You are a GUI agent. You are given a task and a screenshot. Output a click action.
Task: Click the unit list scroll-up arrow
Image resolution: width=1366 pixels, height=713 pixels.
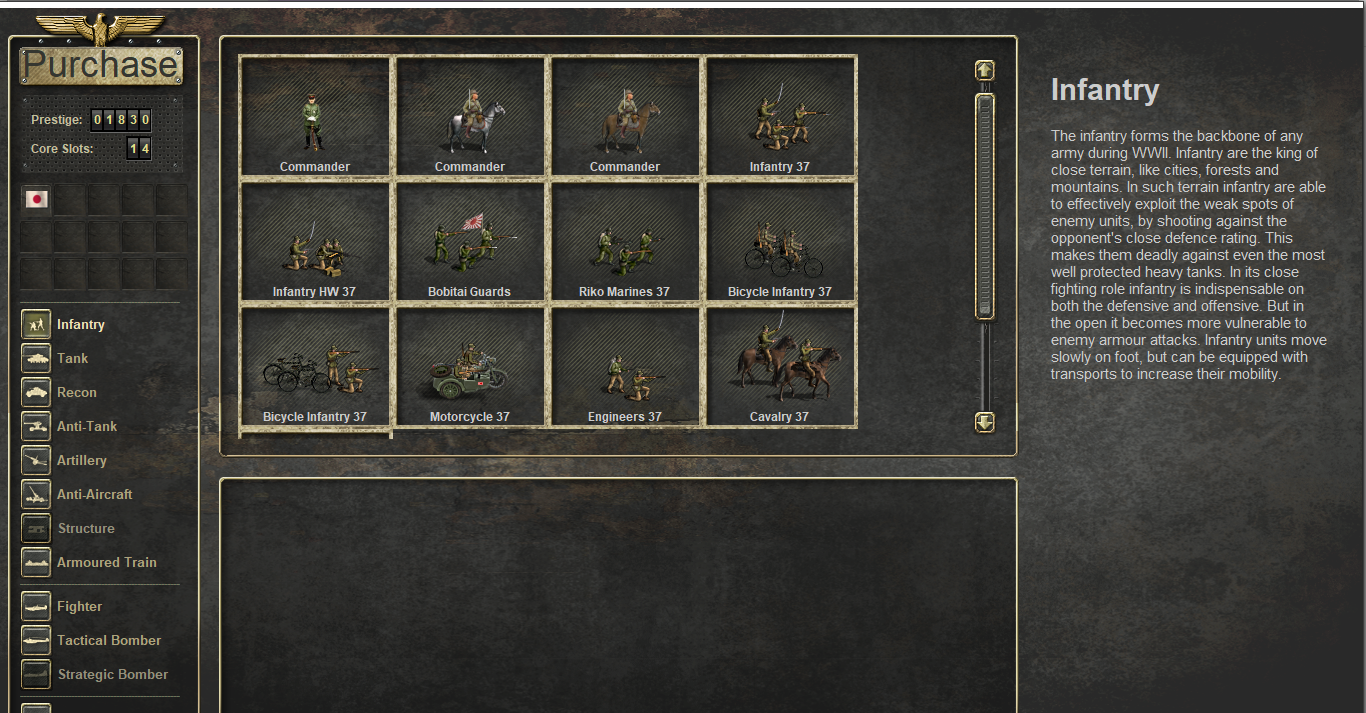tap(985, 70)
